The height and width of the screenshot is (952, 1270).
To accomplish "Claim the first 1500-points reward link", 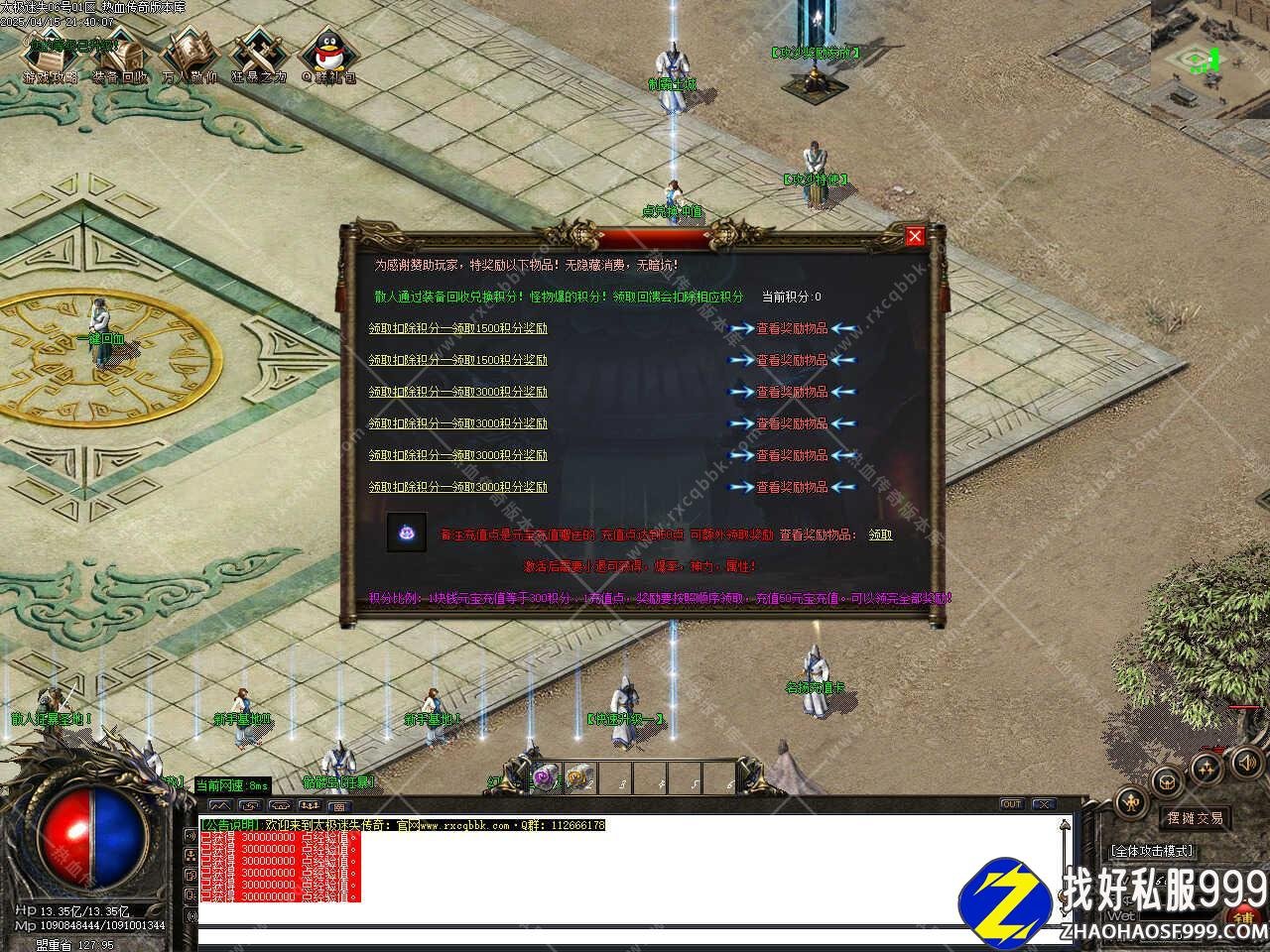I will click(457, 328).
